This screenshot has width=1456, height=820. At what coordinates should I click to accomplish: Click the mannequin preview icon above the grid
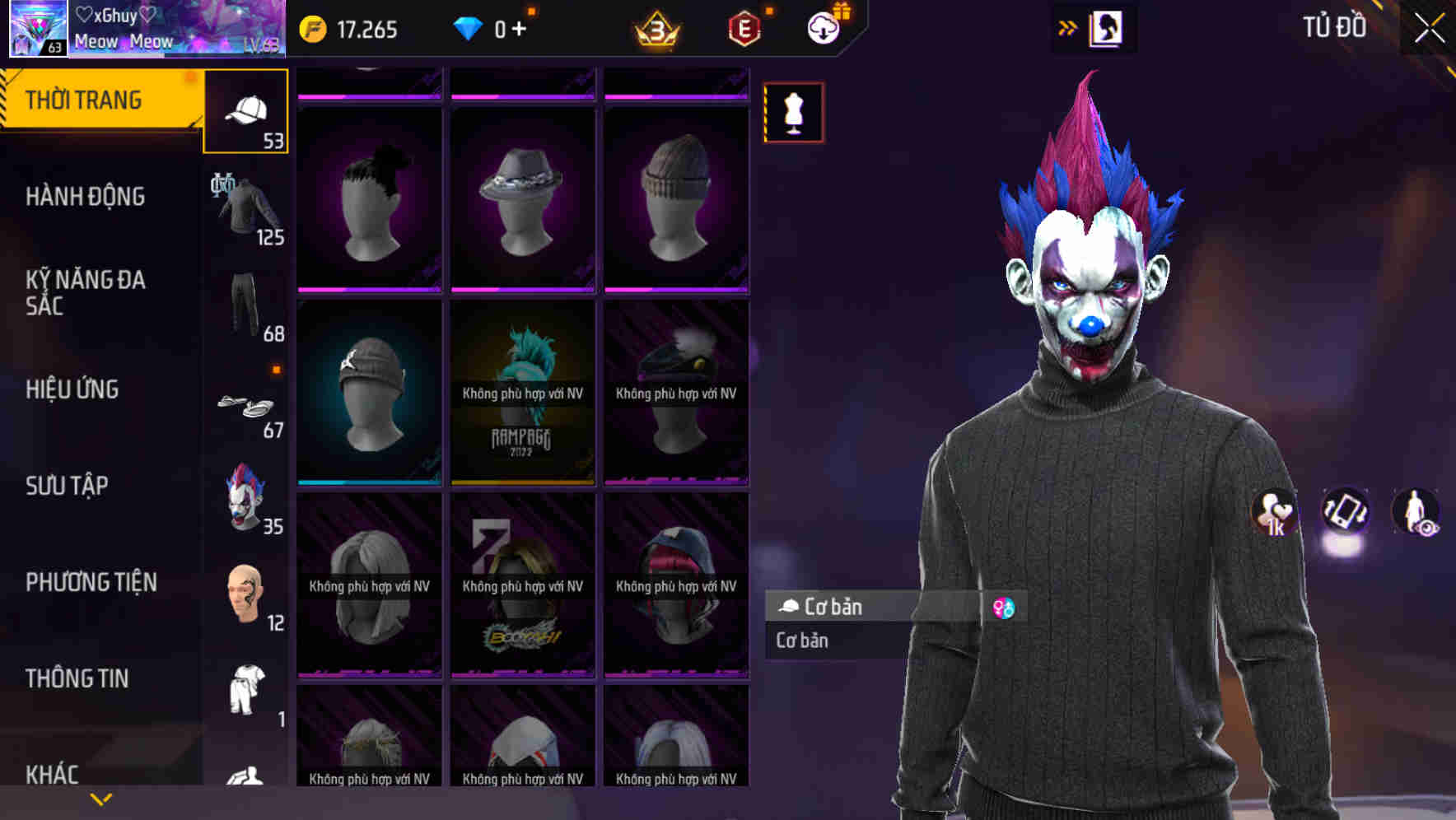pos(793,113)
